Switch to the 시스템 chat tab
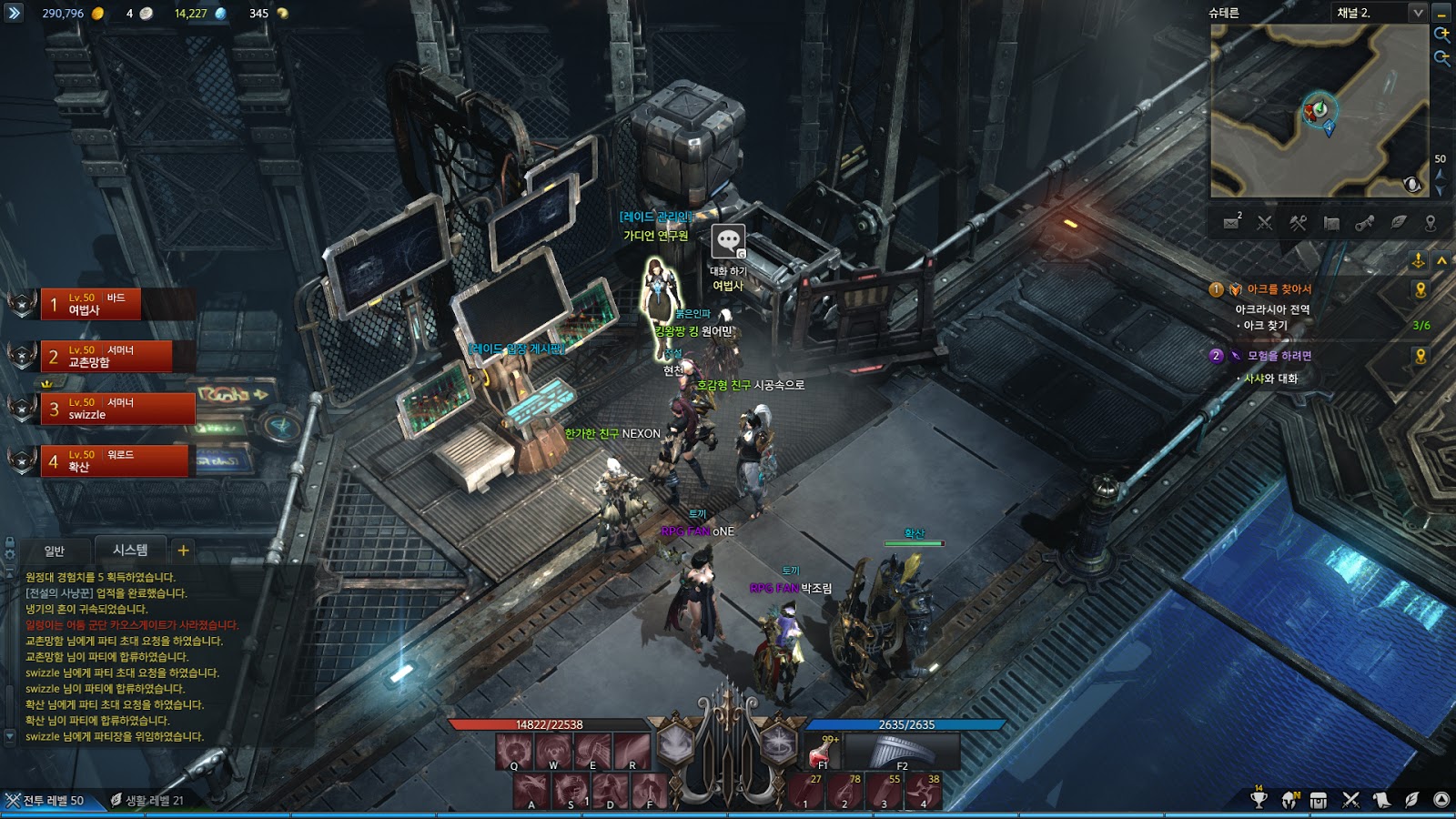 click(x=130, y=551)
